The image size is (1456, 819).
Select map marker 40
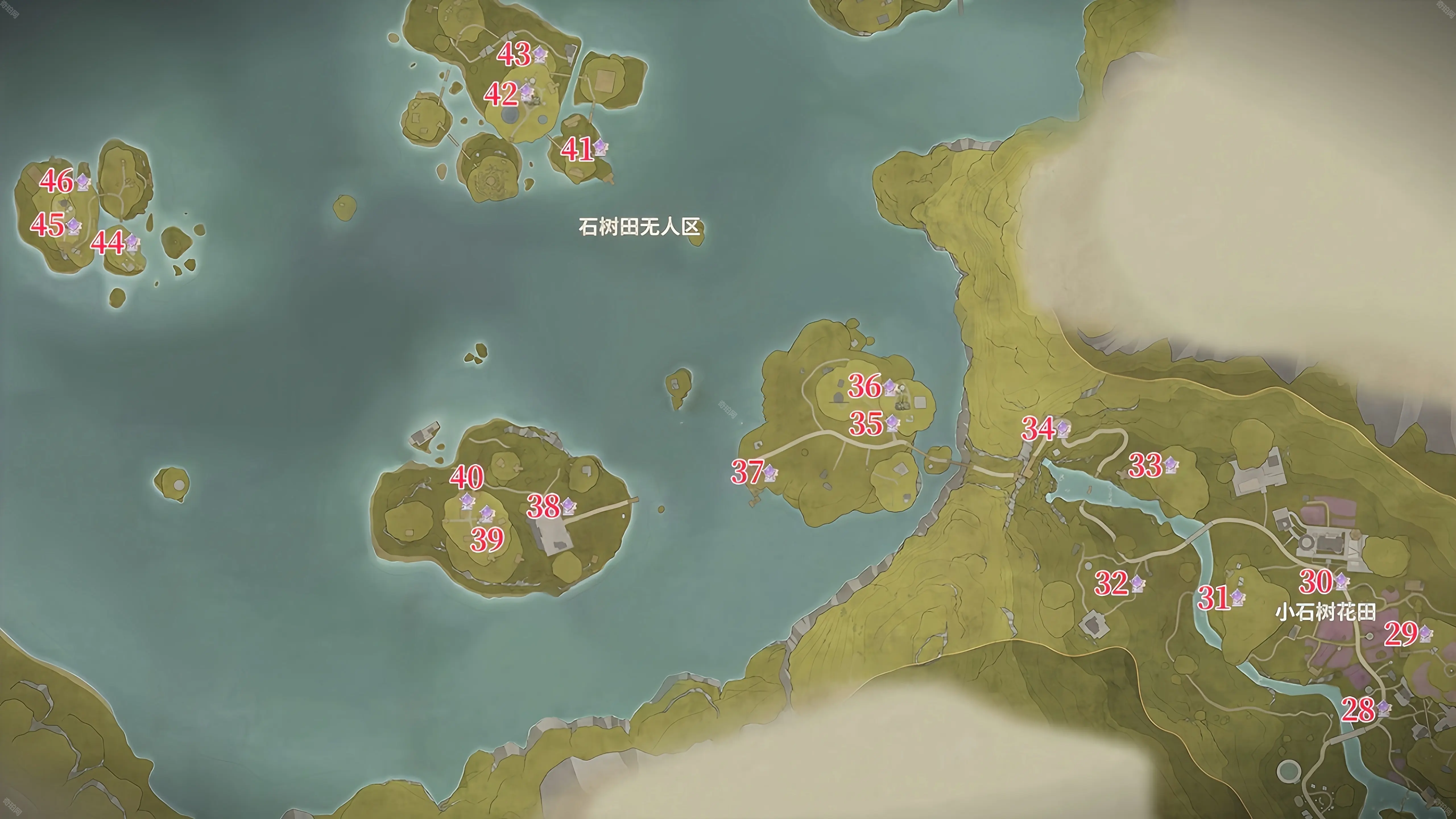coord(467,501)
